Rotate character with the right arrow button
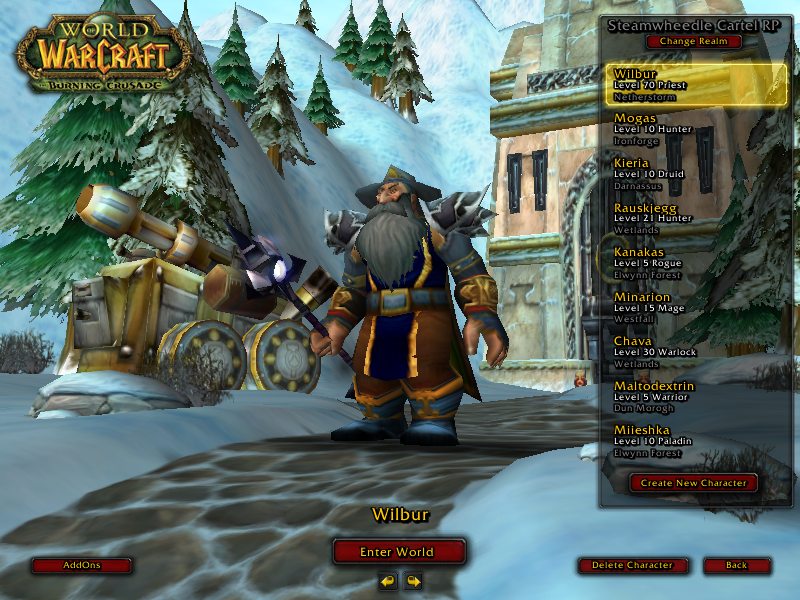The image size is (800, 600). pos(412,580)
